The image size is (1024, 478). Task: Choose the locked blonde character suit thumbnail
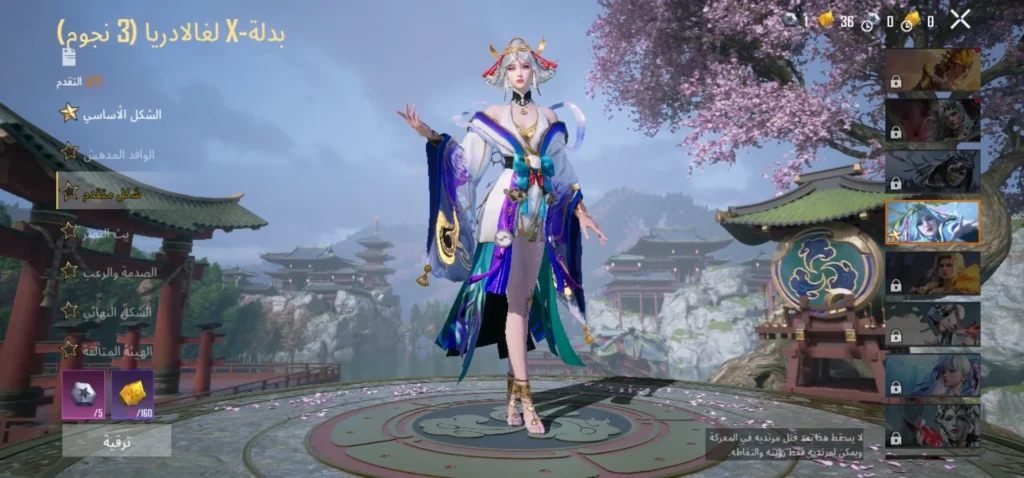[x=932, y=272]
